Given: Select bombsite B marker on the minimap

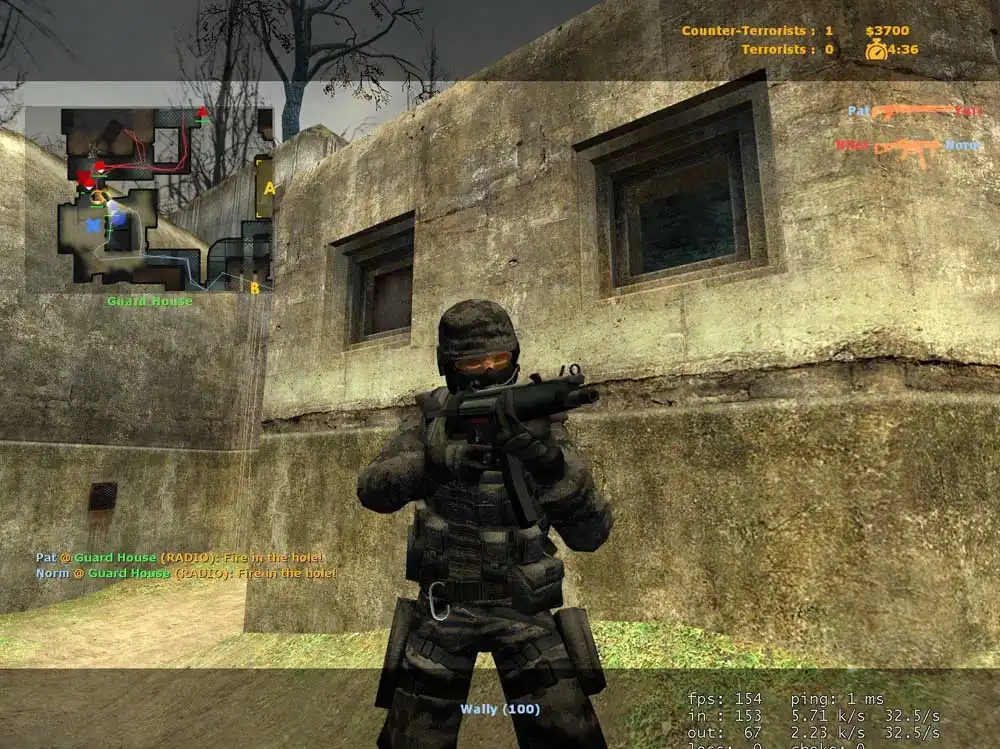Looking at the screenshot, I should [254, 288].
